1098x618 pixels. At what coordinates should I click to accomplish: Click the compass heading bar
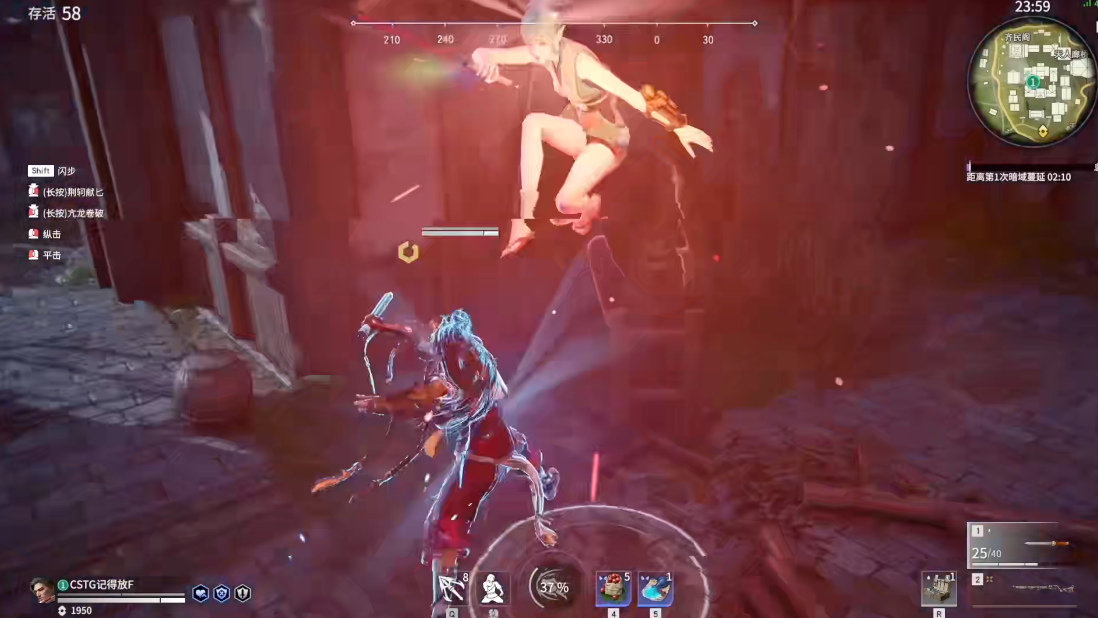tap(553, 31)
